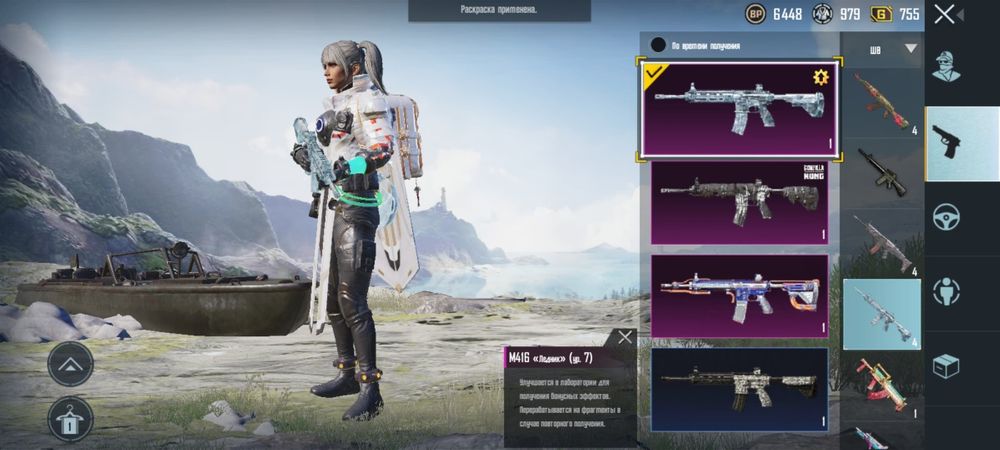Select the black and green rifle thumbnail

point(881,172)
